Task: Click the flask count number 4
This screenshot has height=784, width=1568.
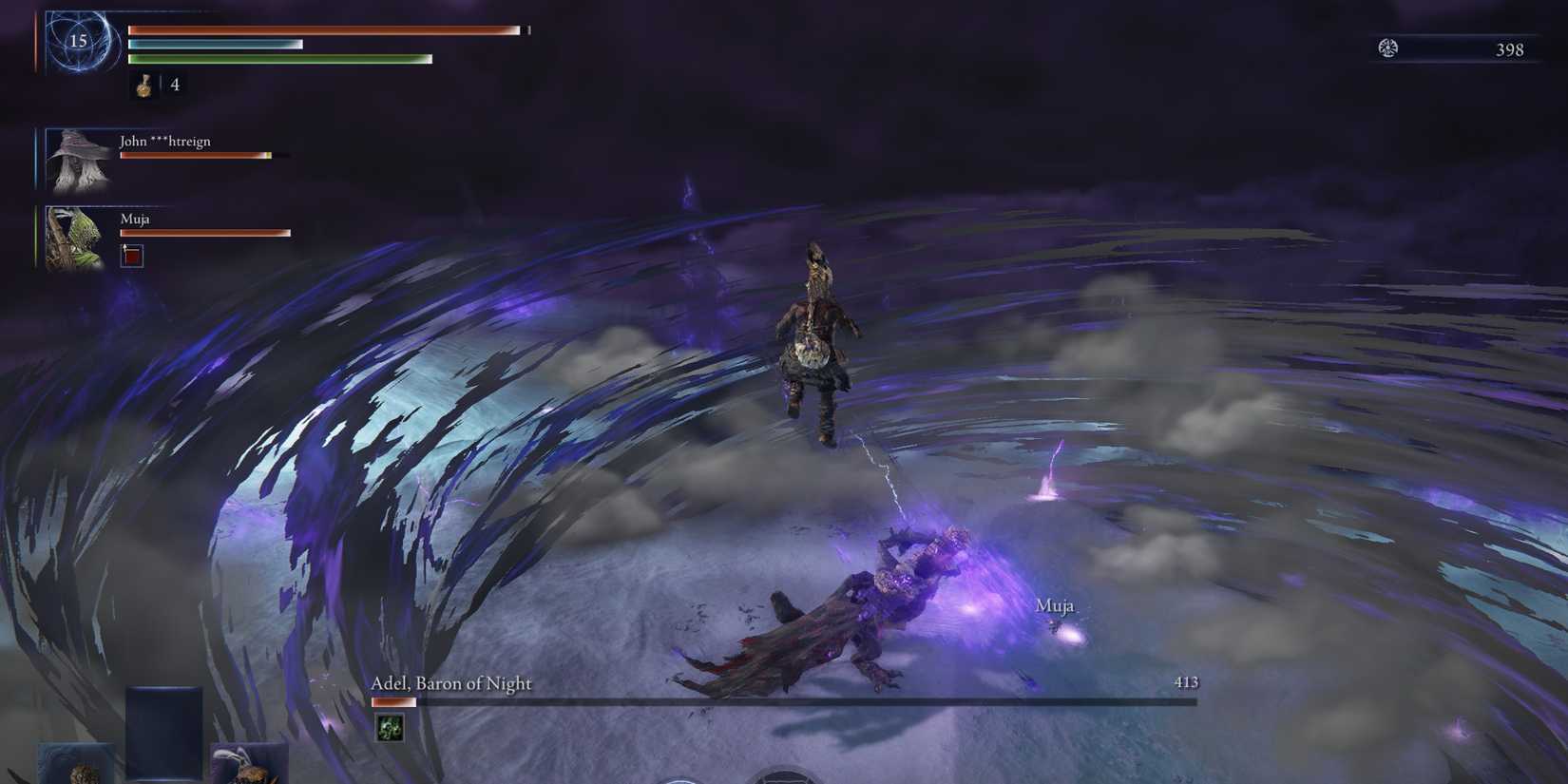Action: [174, 85]
